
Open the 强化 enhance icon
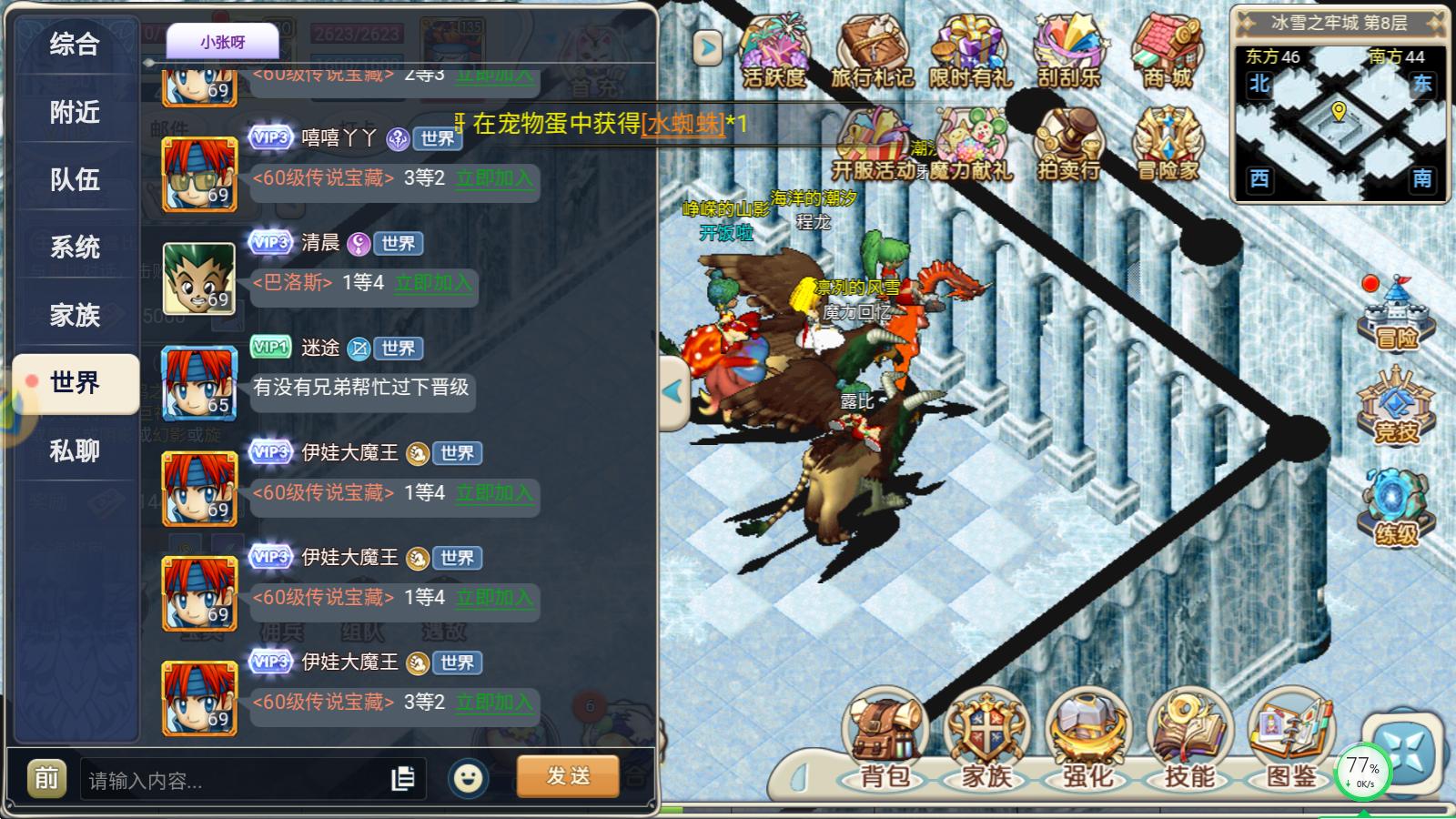point(1088,737)
